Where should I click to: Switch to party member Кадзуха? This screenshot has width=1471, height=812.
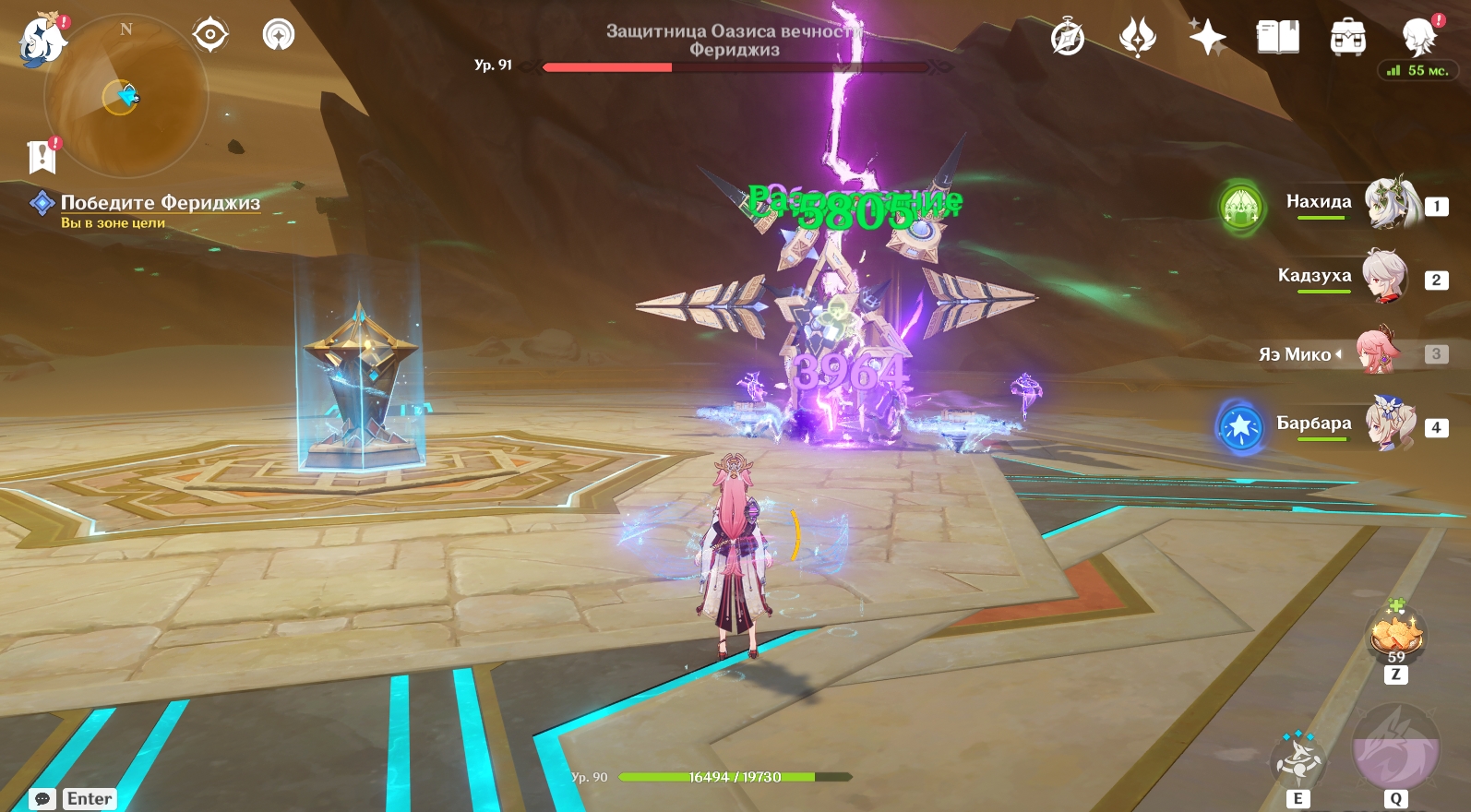point(1385,277)
